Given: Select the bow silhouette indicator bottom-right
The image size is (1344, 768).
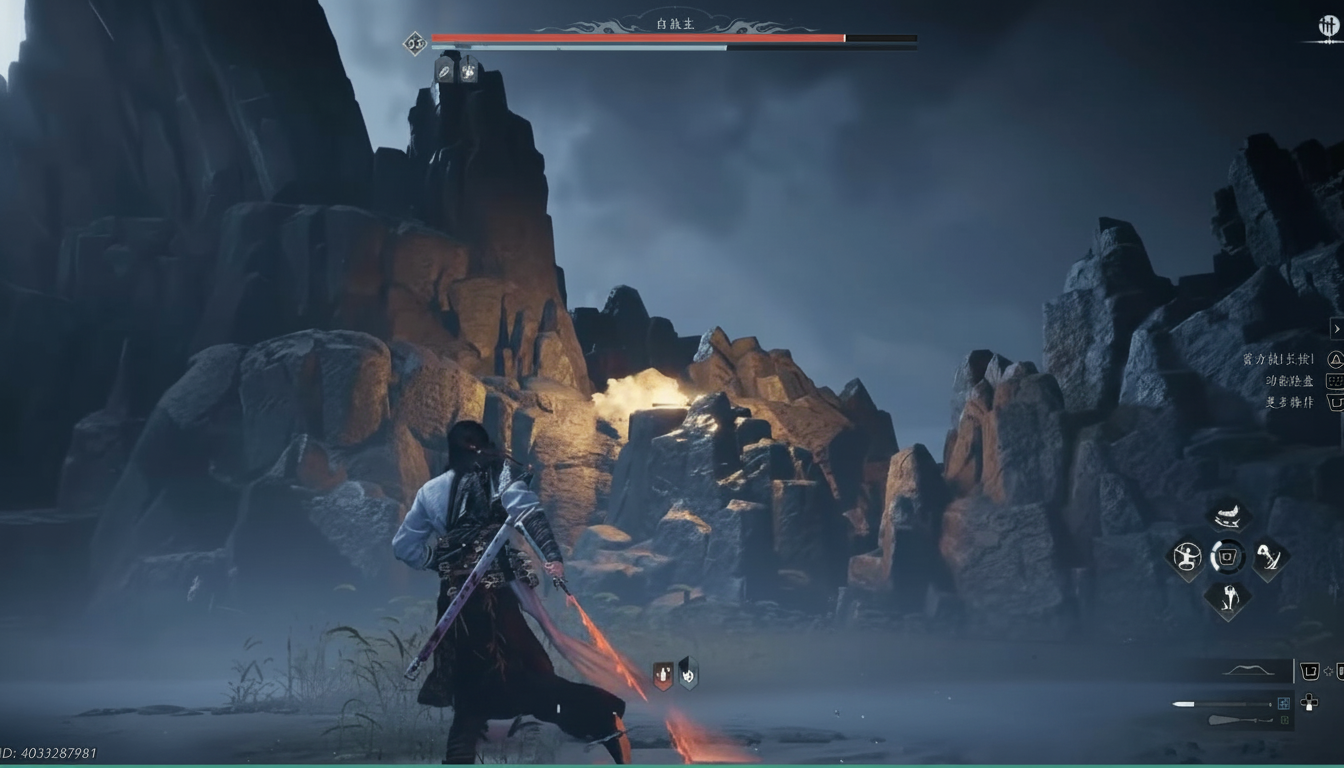Looking at the screenshot, I should click(x=1248, y=670).
